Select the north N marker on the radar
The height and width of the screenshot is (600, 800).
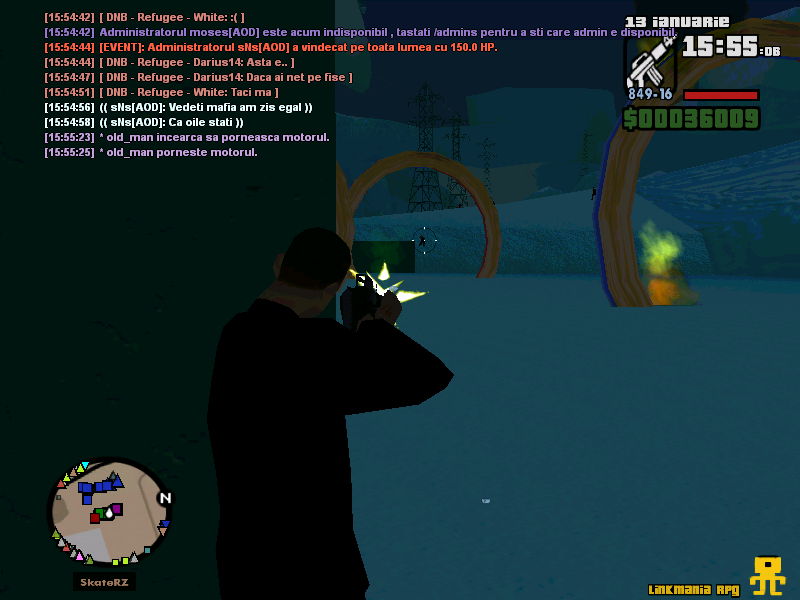coord(165,498)
